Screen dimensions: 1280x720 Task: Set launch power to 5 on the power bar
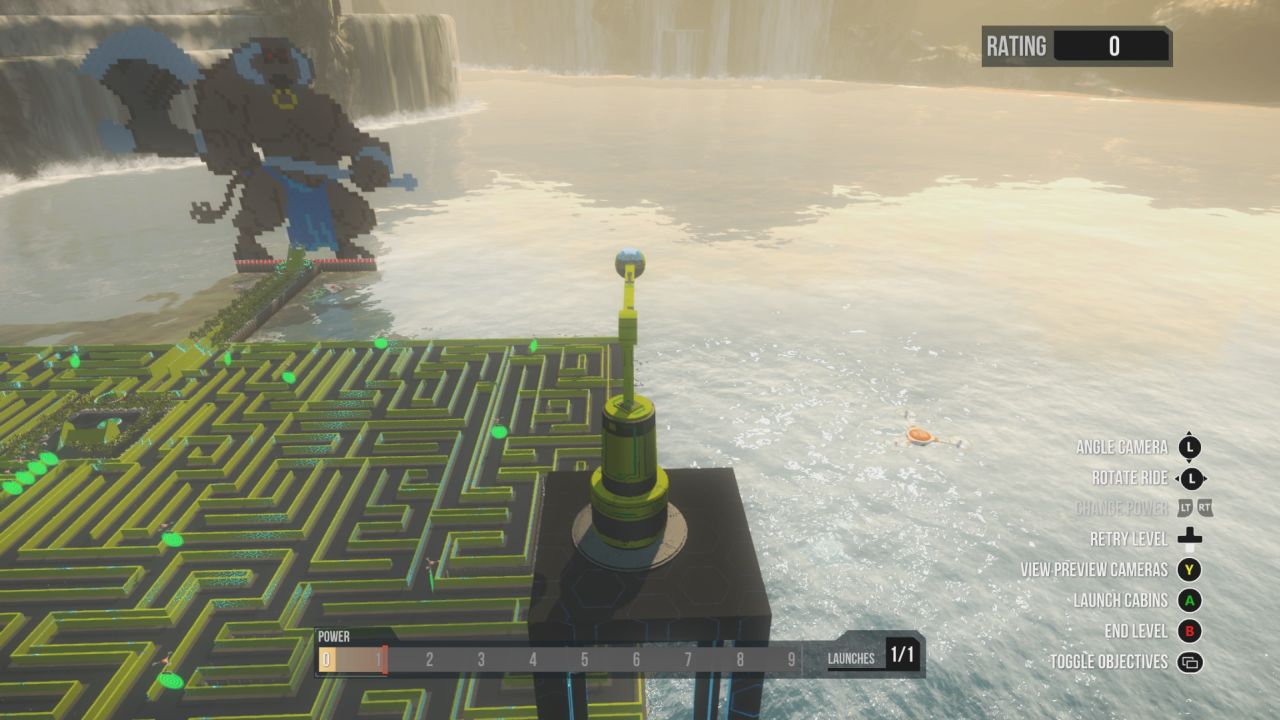(x=584, y=659)
